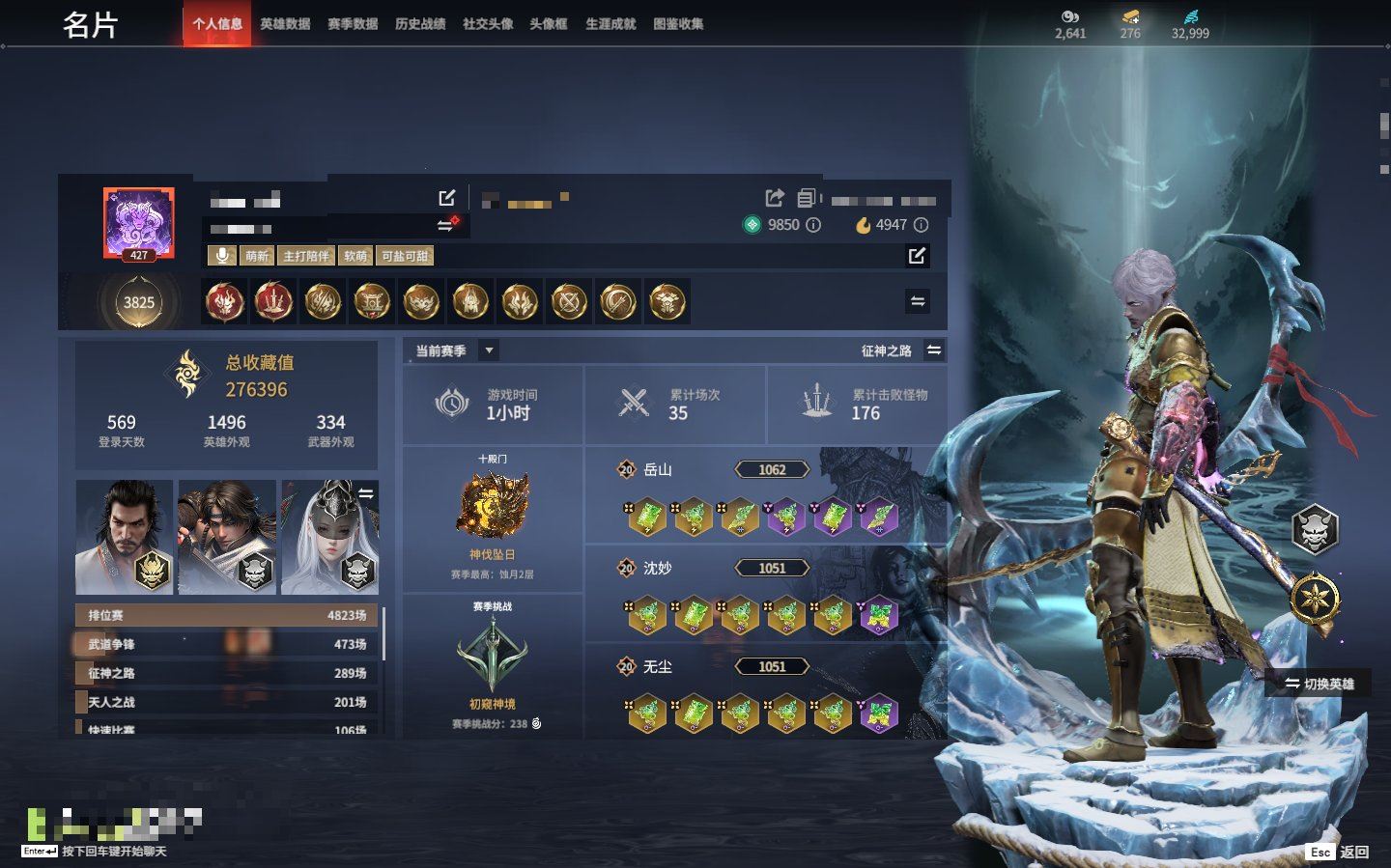Screen dimensions: 1391x868
Task: Click the share arrow icon
Action: (775, 198)
